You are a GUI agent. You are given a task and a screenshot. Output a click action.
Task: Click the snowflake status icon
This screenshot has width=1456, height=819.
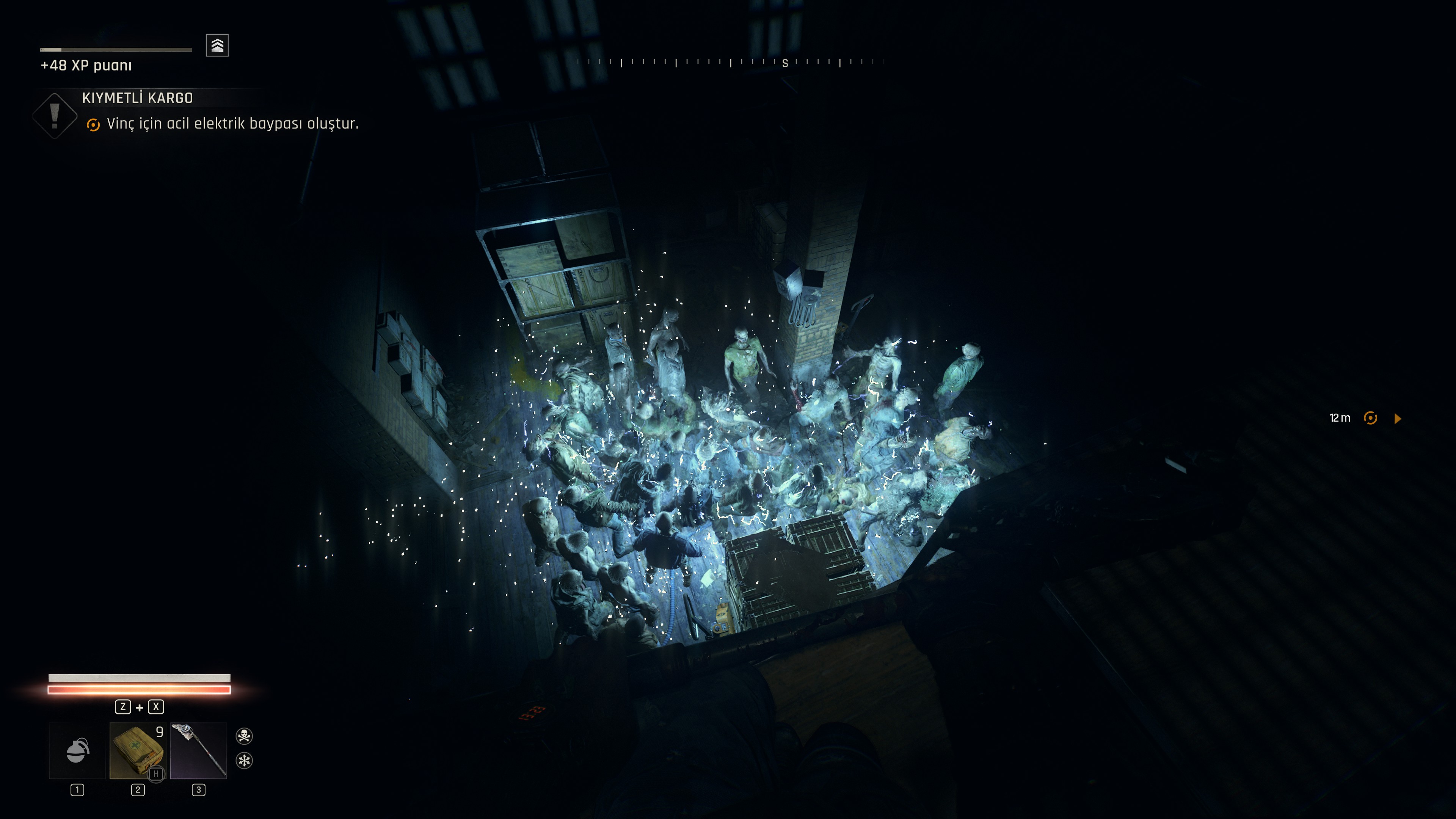(244, 761)
